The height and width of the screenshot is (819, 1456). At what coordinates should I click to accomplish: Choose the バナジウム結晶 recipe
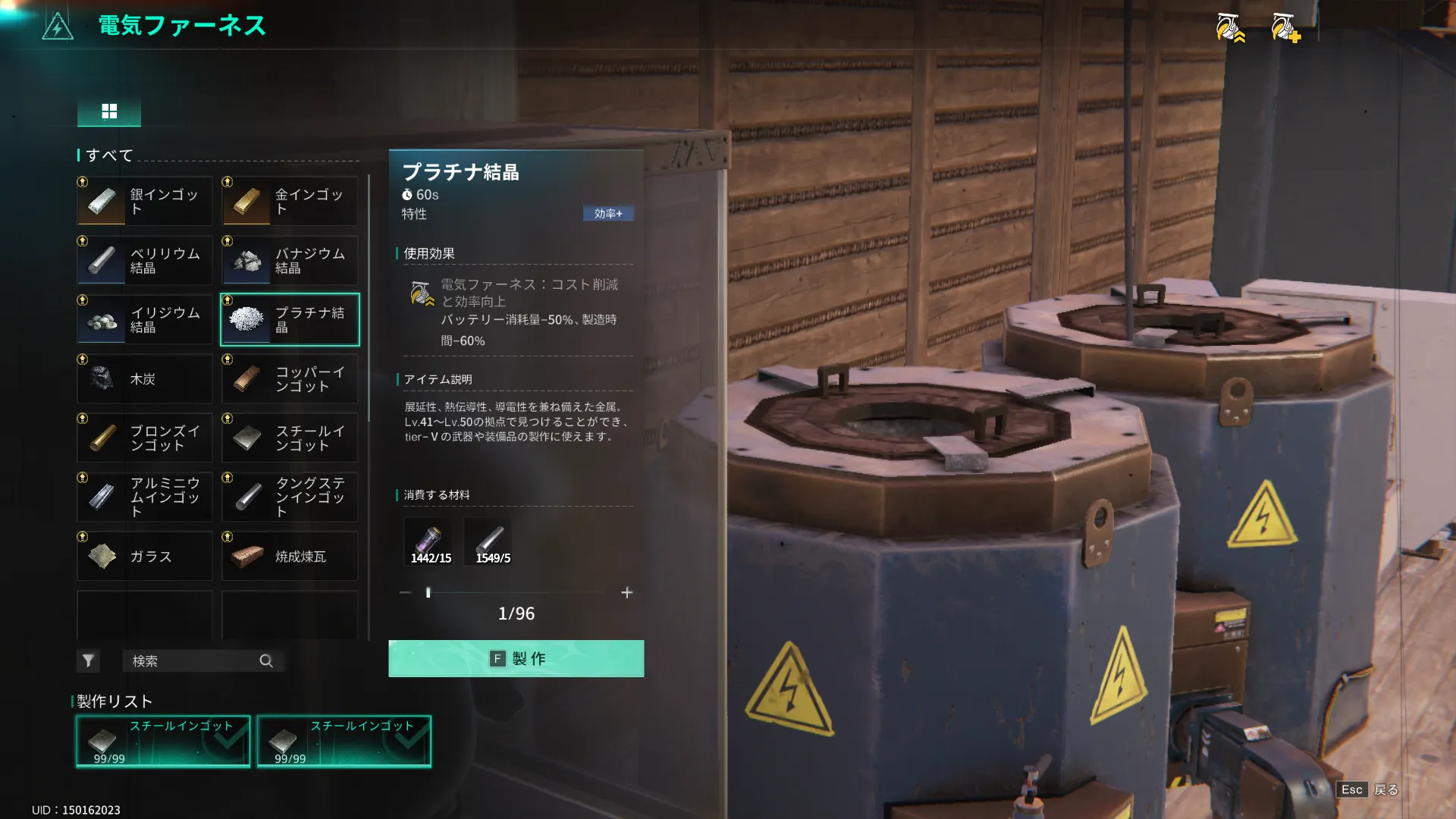click(290, 261)
